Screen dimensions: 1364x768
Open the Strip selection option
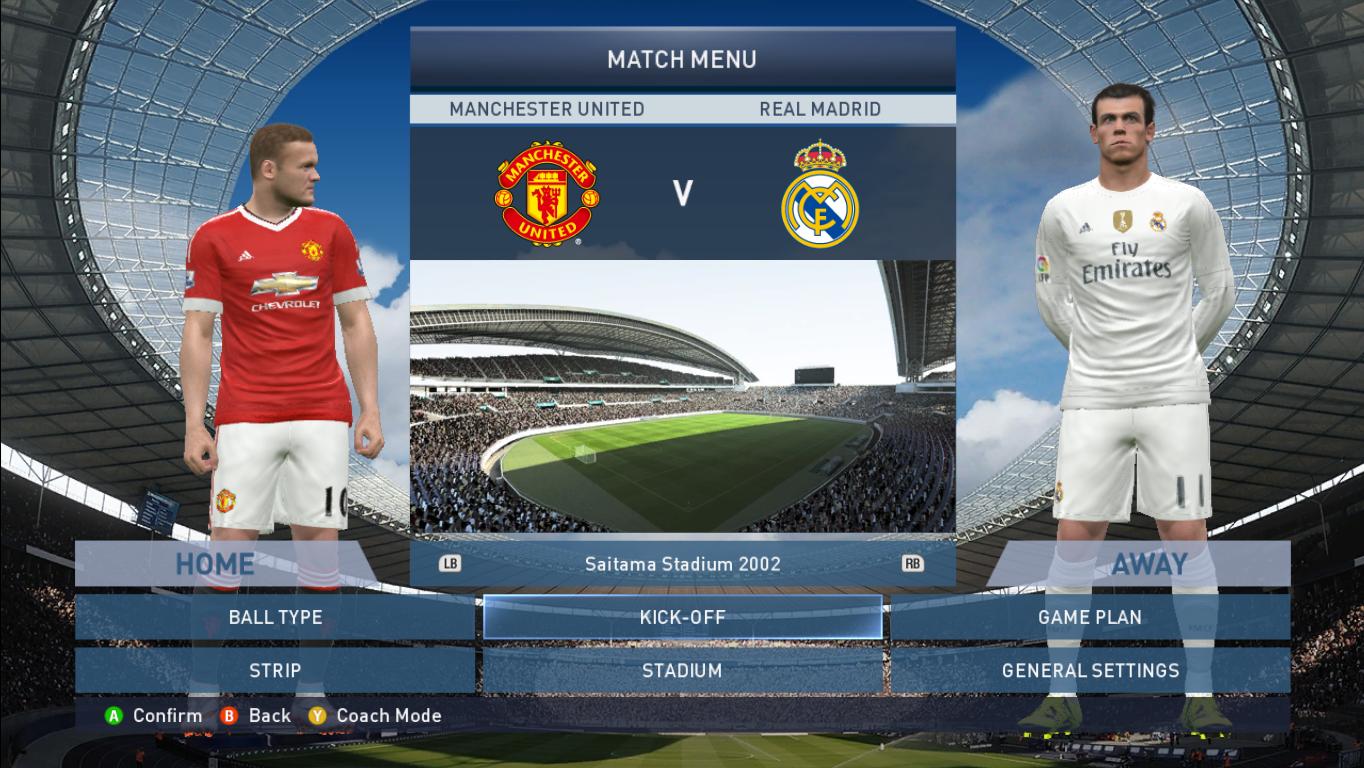pos(274,671)
